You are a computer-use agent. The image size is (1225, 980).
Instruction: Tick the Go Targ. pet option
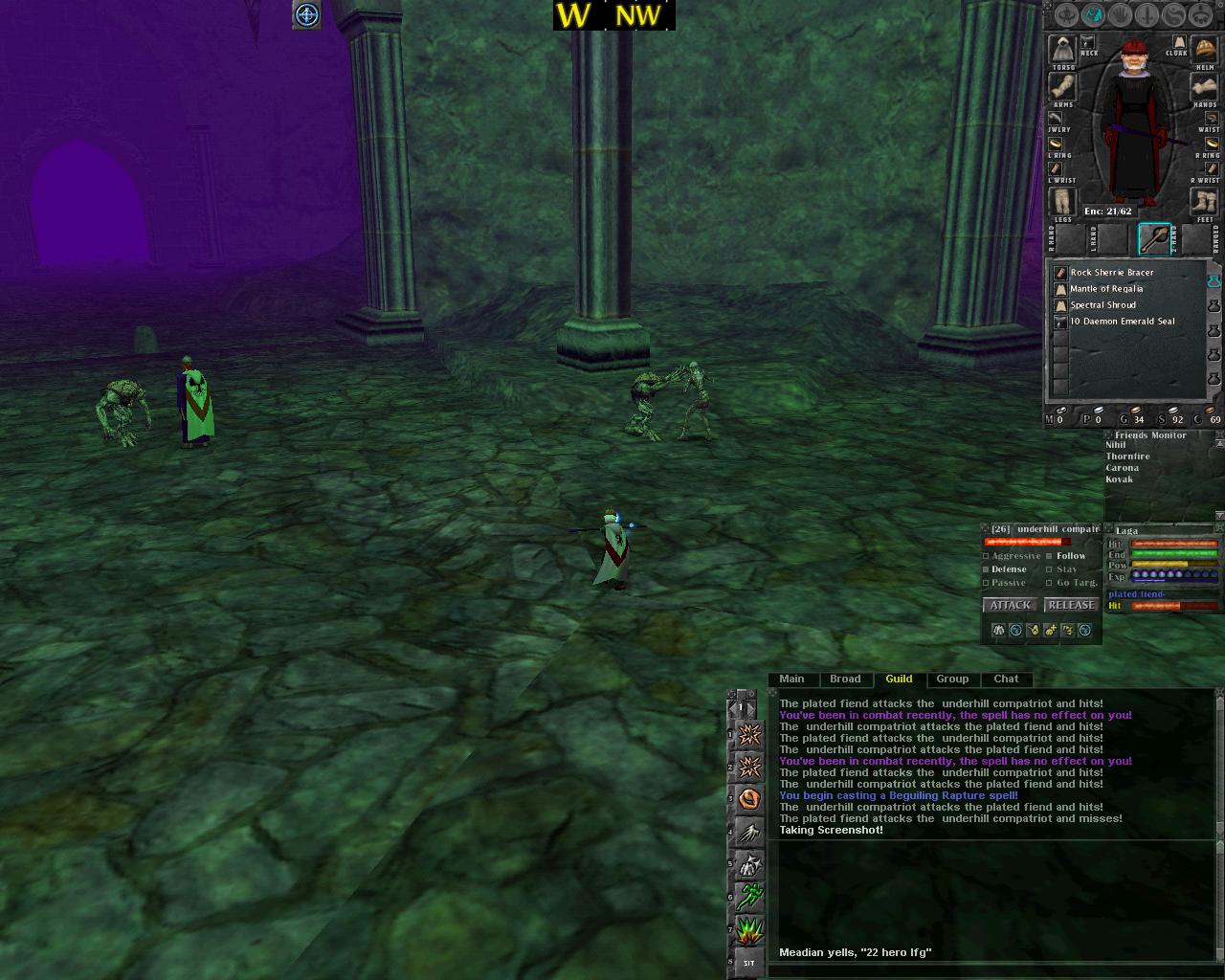1050,583
